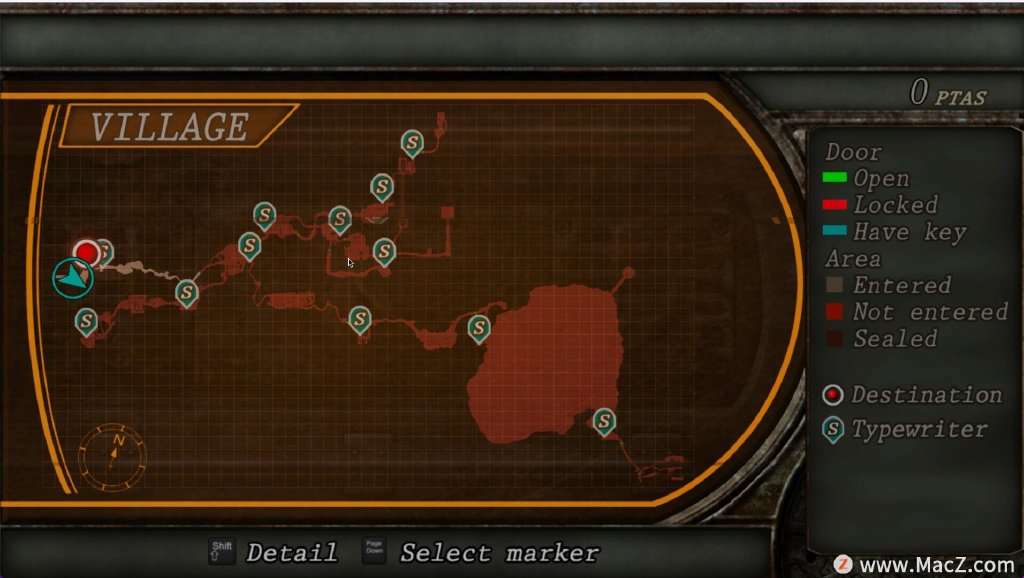This screenshot has width=1024, height=578.
Task: Choose the Have key legend entry
Action: (x=894, y=232)
